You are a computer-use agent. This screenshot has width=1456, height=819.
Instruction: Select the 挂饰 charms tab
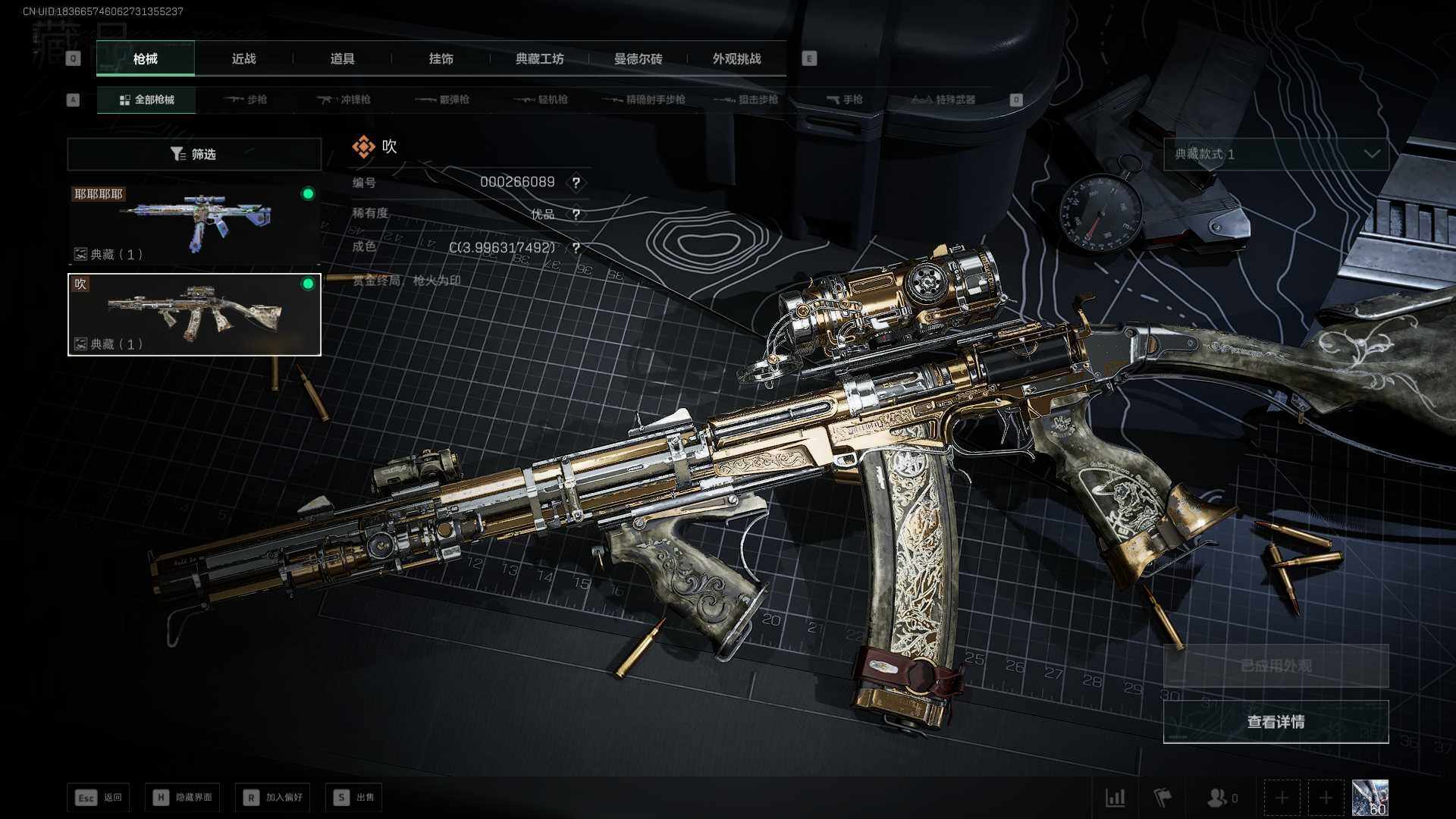click(441, 59)
